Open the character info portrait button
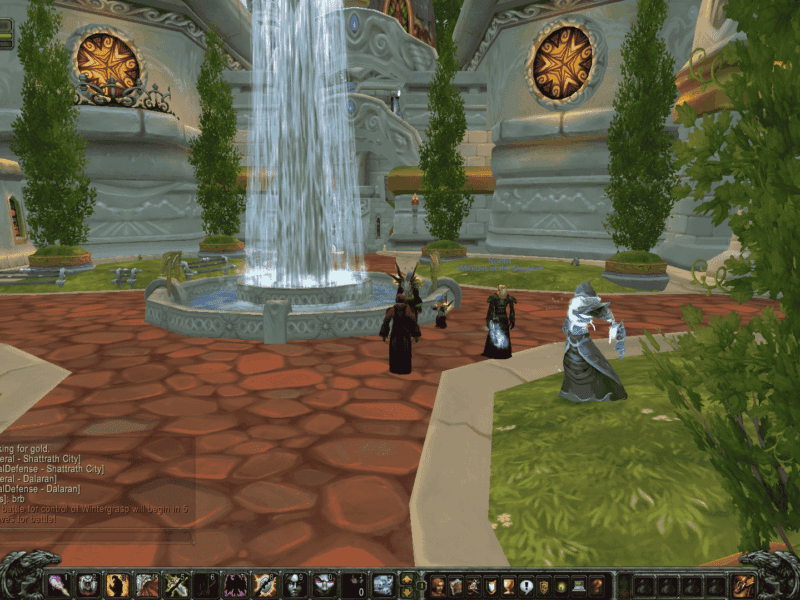The width and height of the screenshot is (800, 600). click(437, 585)
